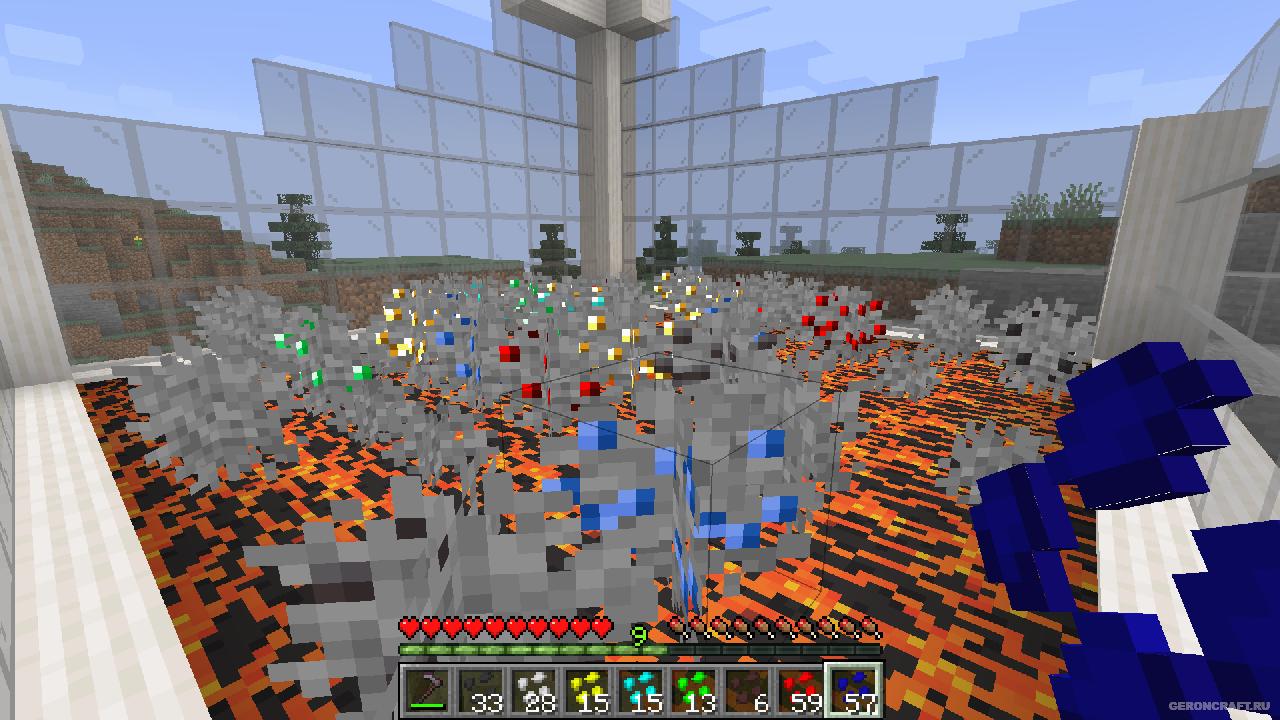Viewport: 1280px width, 720px height.
Task: Pick the yellow seeds hotbar slot
Action: tap(585, 690)
